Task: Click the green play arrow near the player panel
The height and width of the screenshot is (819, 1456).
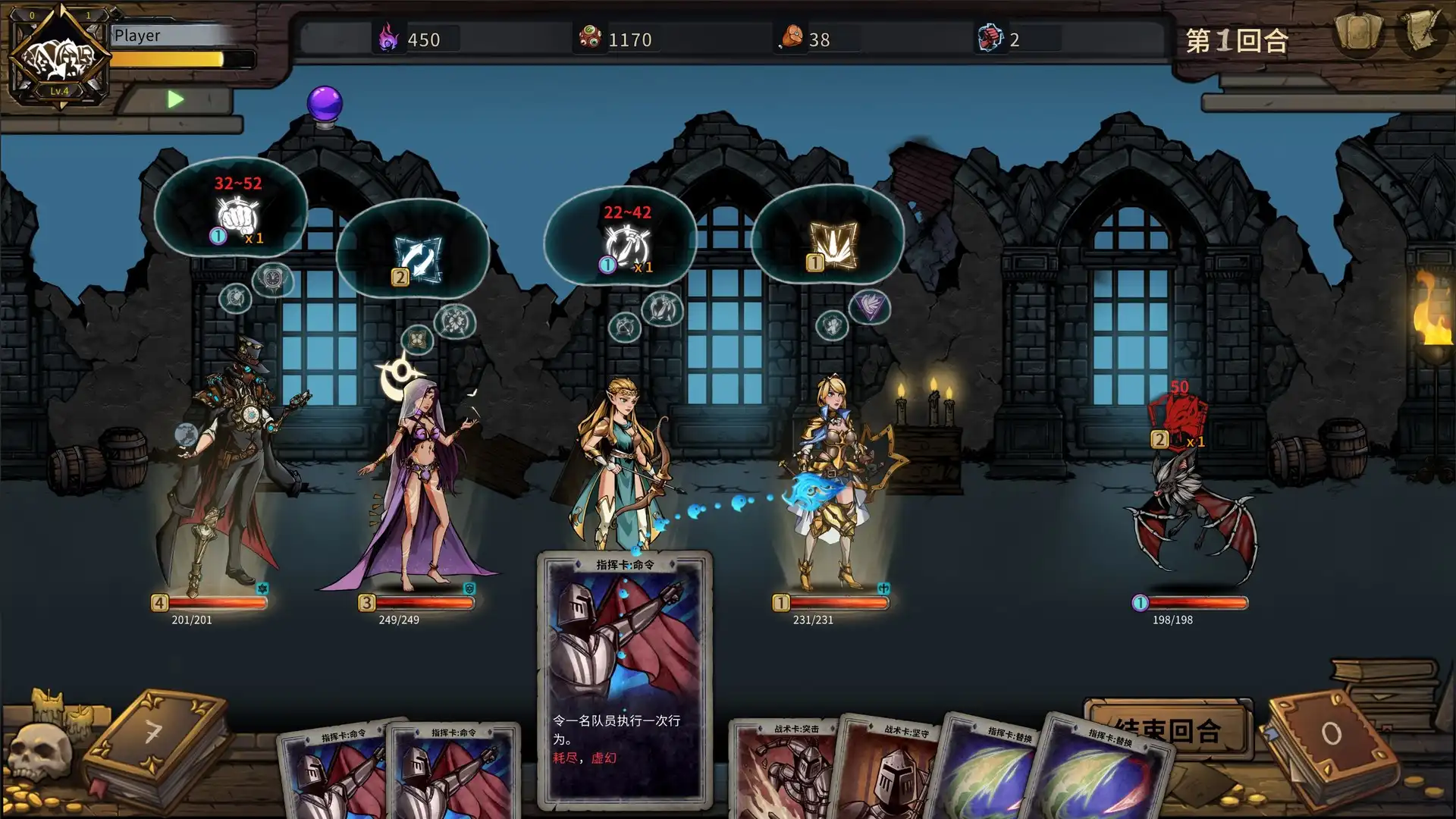Action: 176,98
